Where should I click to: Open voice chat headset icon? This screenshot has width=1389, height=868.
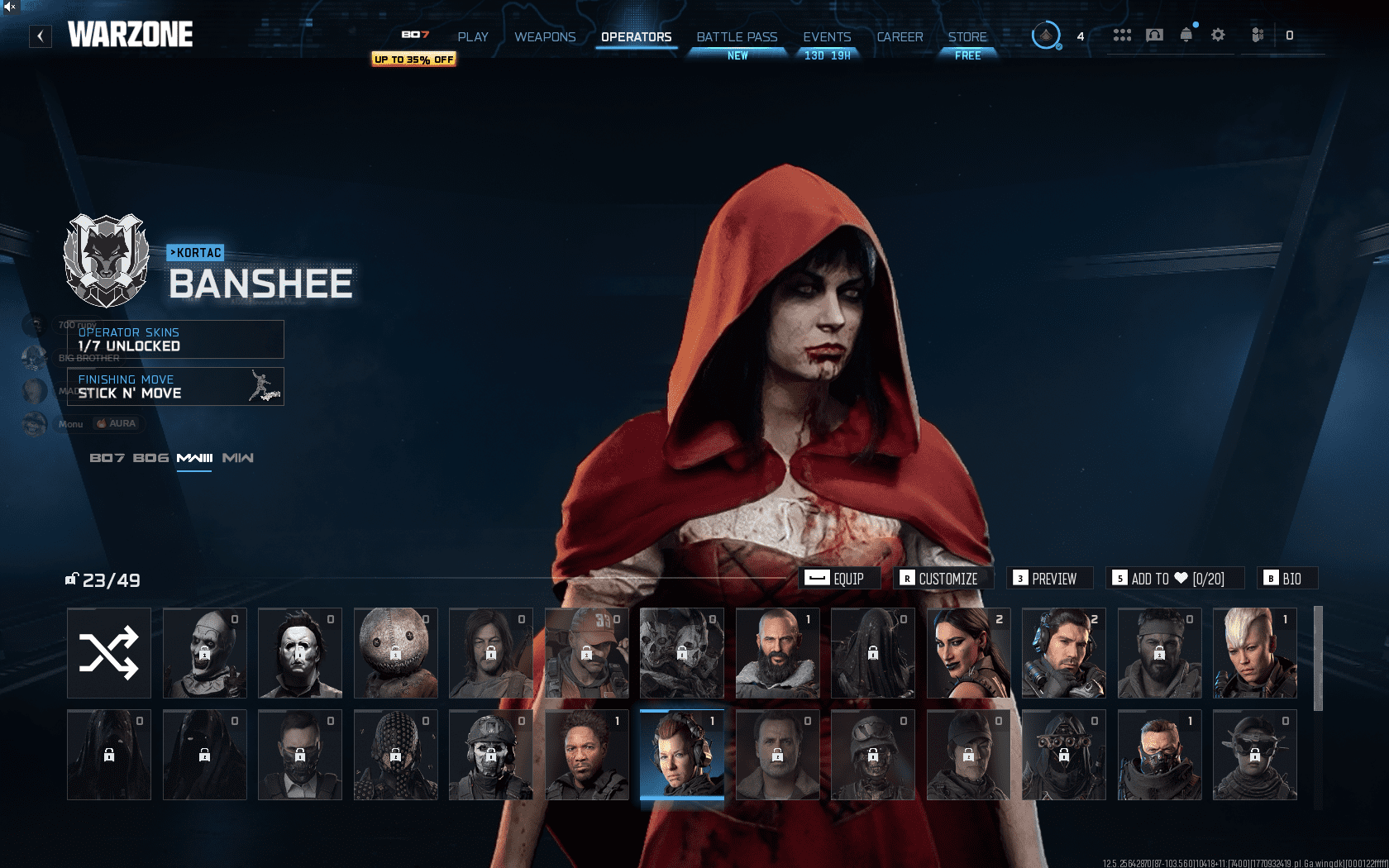(x=1153, y=34)
